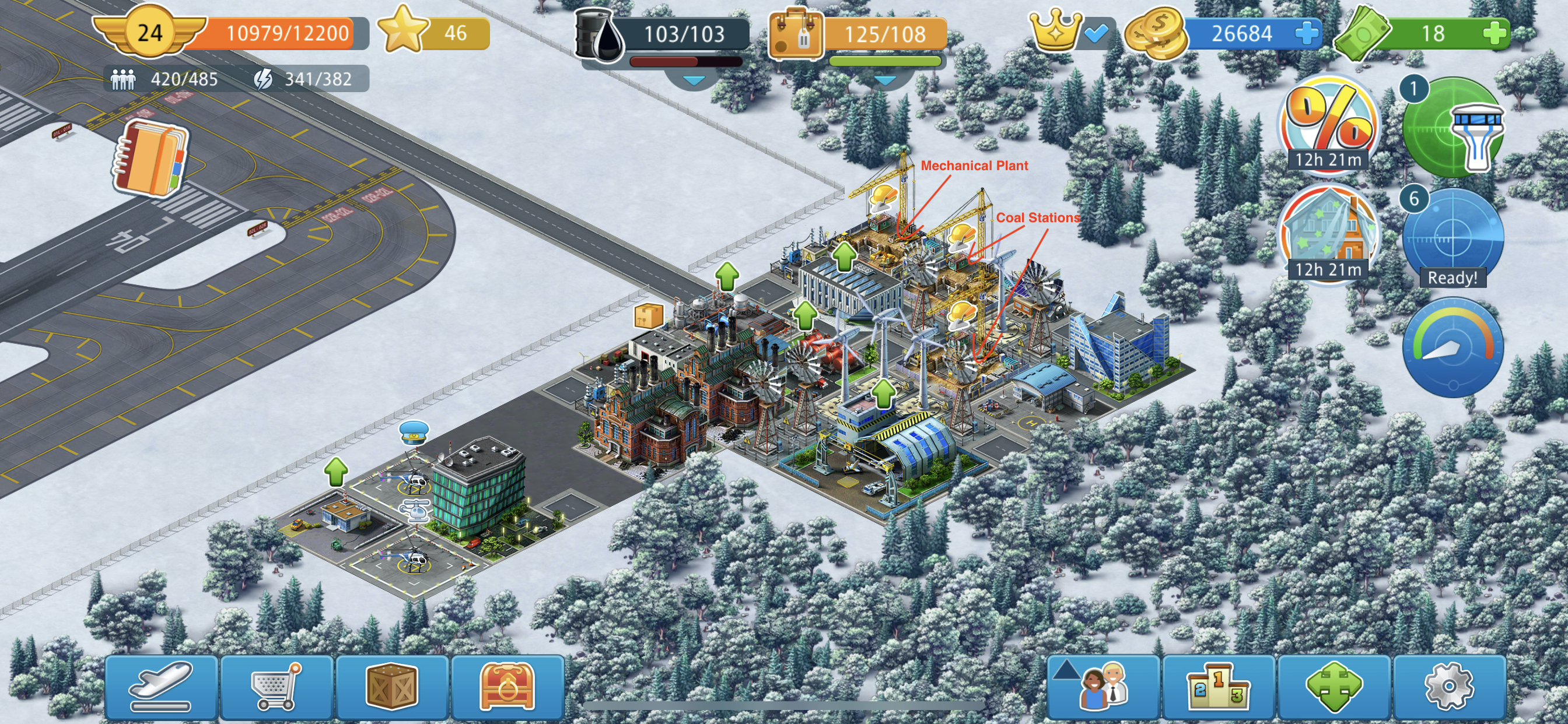1568x724 pixels.
Task: Open the blue speedometer gauge
Action: point(1452,347)
